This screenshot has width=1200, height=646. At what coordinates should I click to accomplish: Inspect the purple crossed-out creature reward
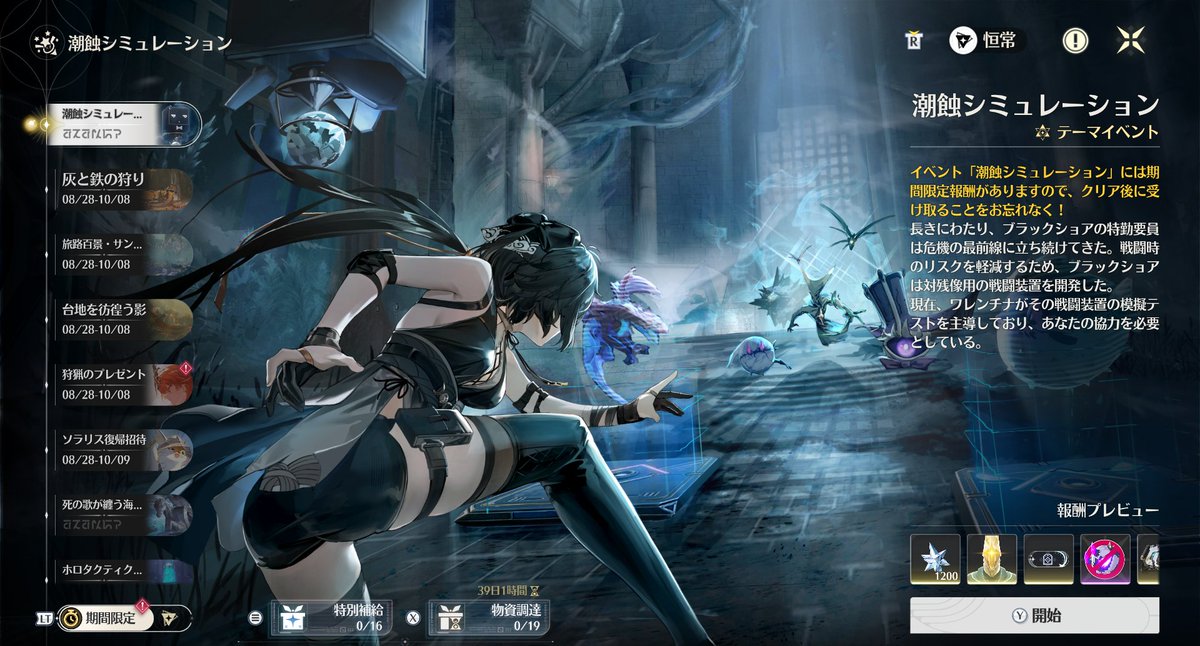[x=1105, y=558]
